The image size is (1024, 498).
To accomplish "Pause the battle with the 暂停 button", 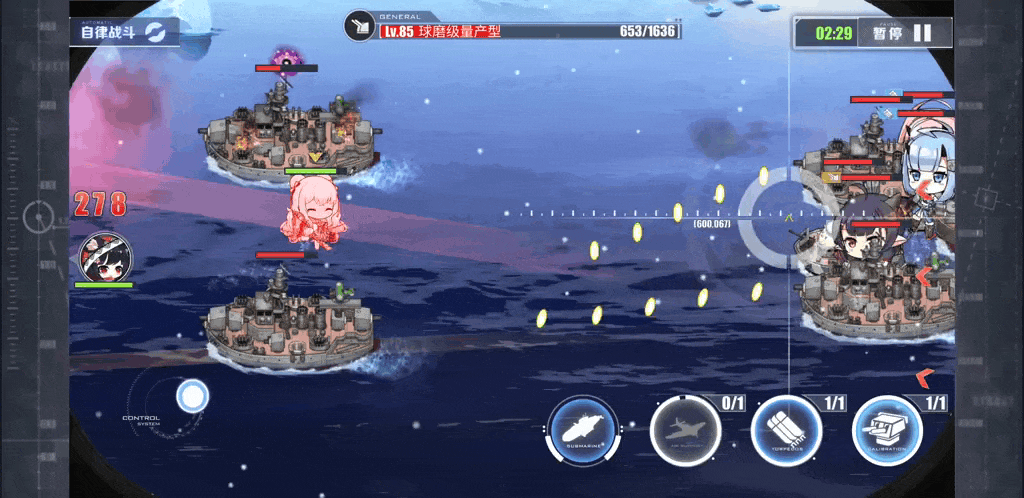I will pyautogui.click(x=902, y=32).
